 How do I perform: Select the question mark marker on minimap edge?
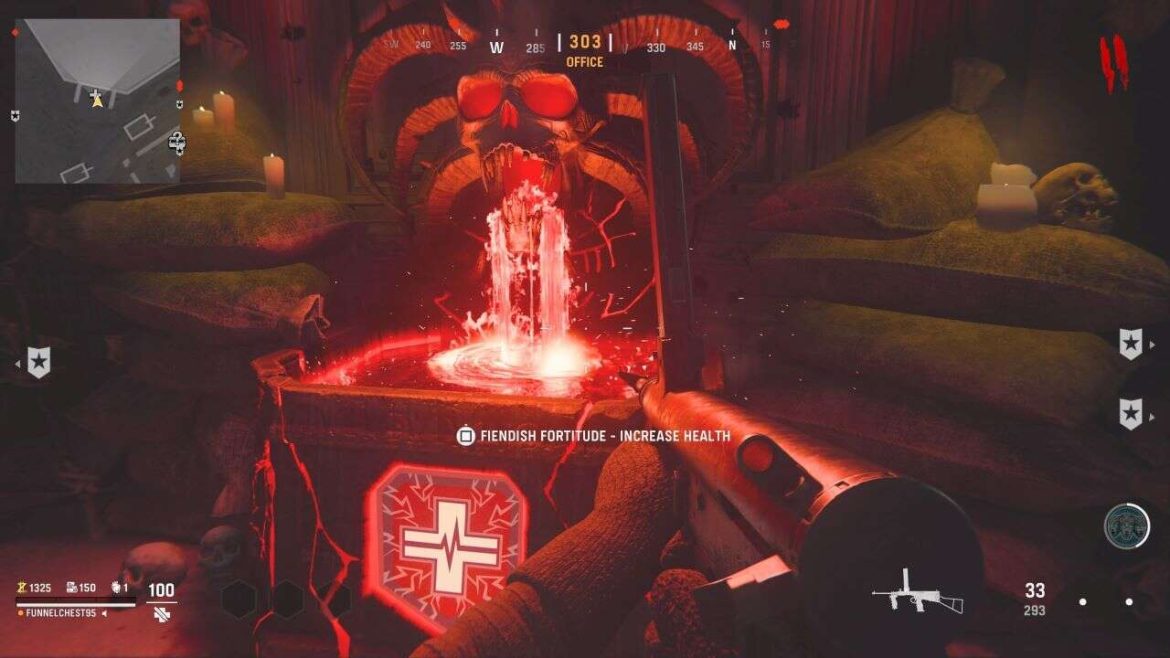(177, 141)
